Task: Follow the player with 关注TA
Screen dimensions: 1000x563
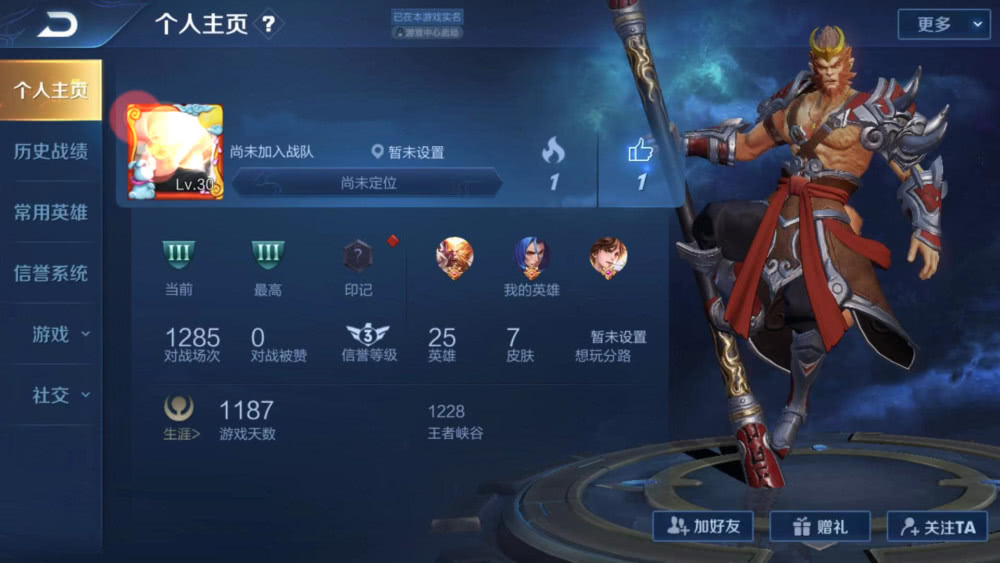Action: point(936,526)
